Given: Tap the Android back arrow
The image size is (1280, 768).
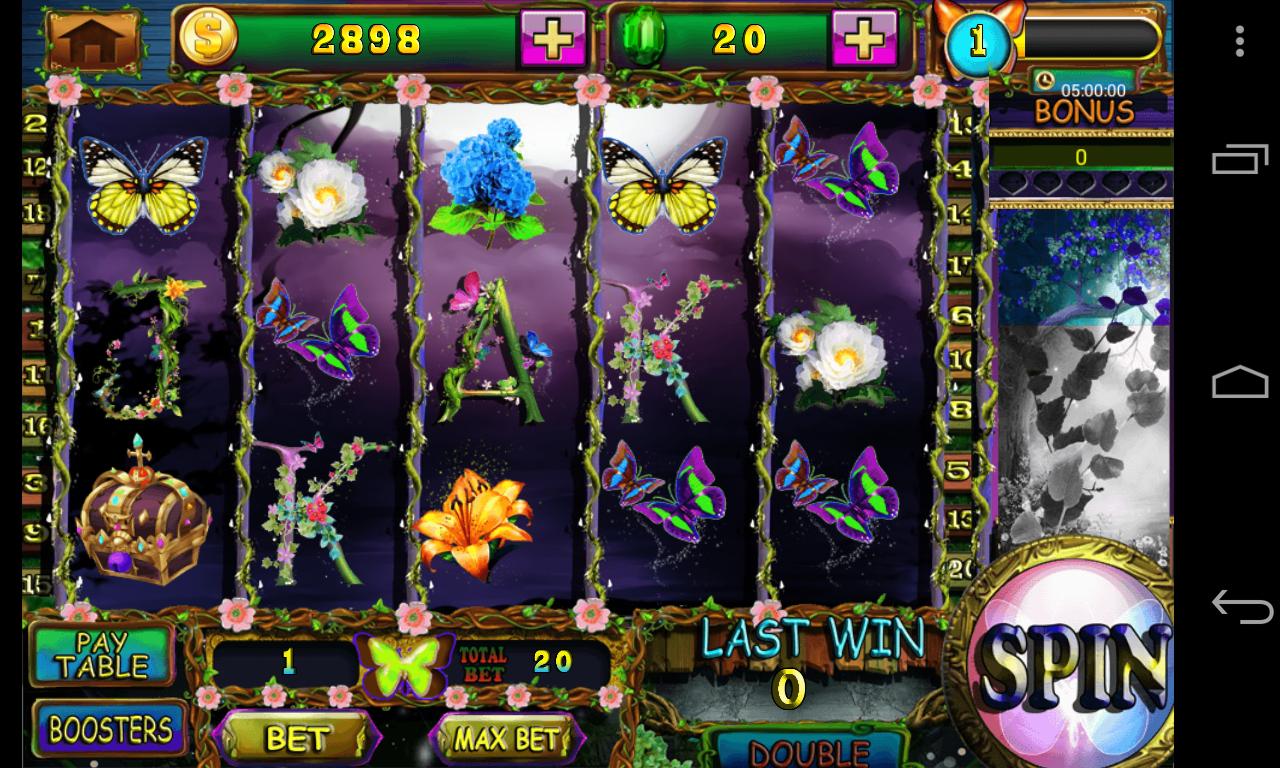Looking at the screenshot, I should coord(1240,606).
